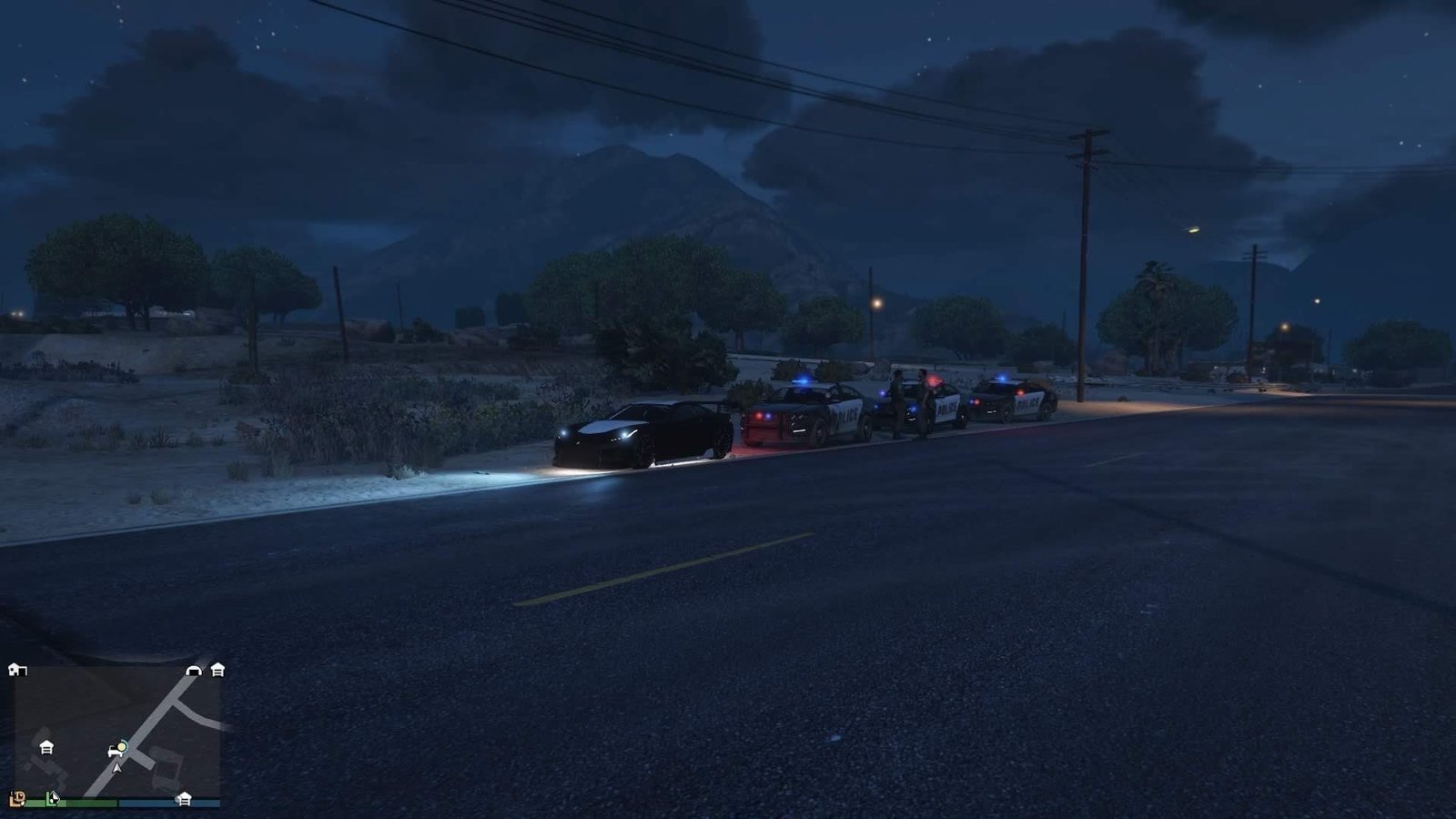Image resolution: width=1456 pixels, height=819 pixels.
Task: Select the house-with-garage property marker on minimap
Action: click(x=16, y=671)
